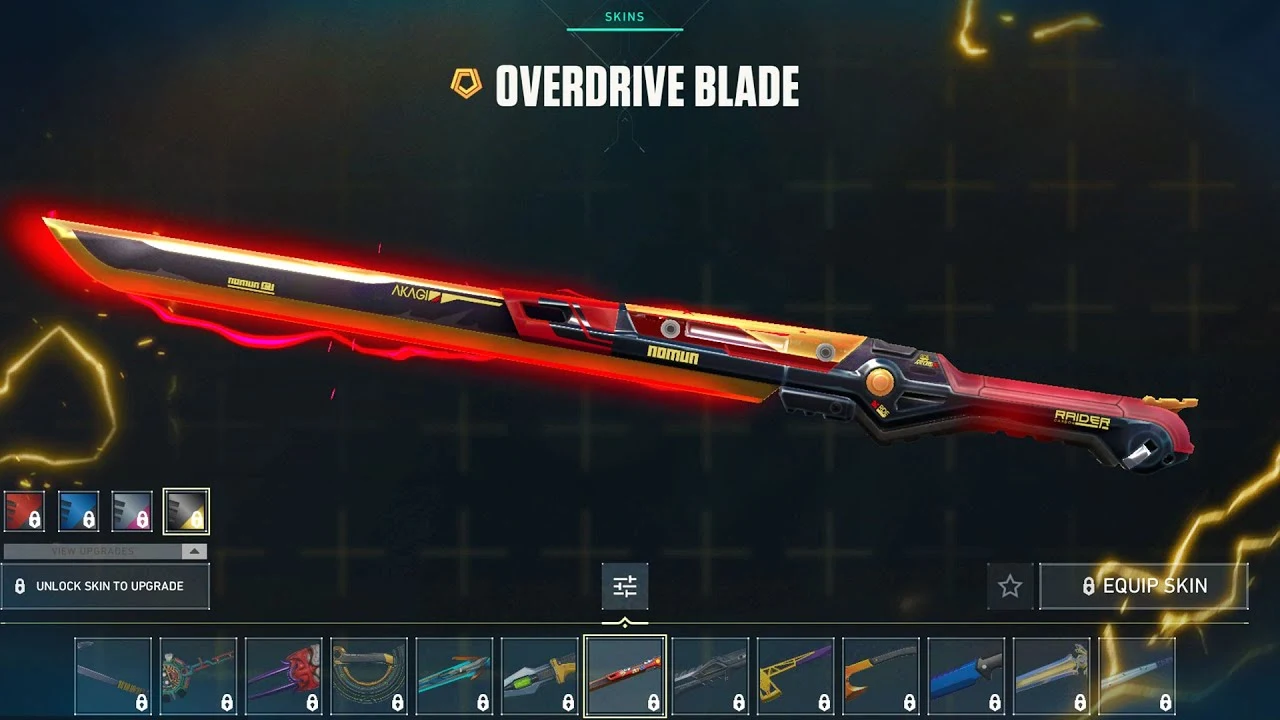This screenshot has height=720, width=1280.
Task: Click the lock badge on the Overdrive Blade thumbnail
Action: (652, 703)
